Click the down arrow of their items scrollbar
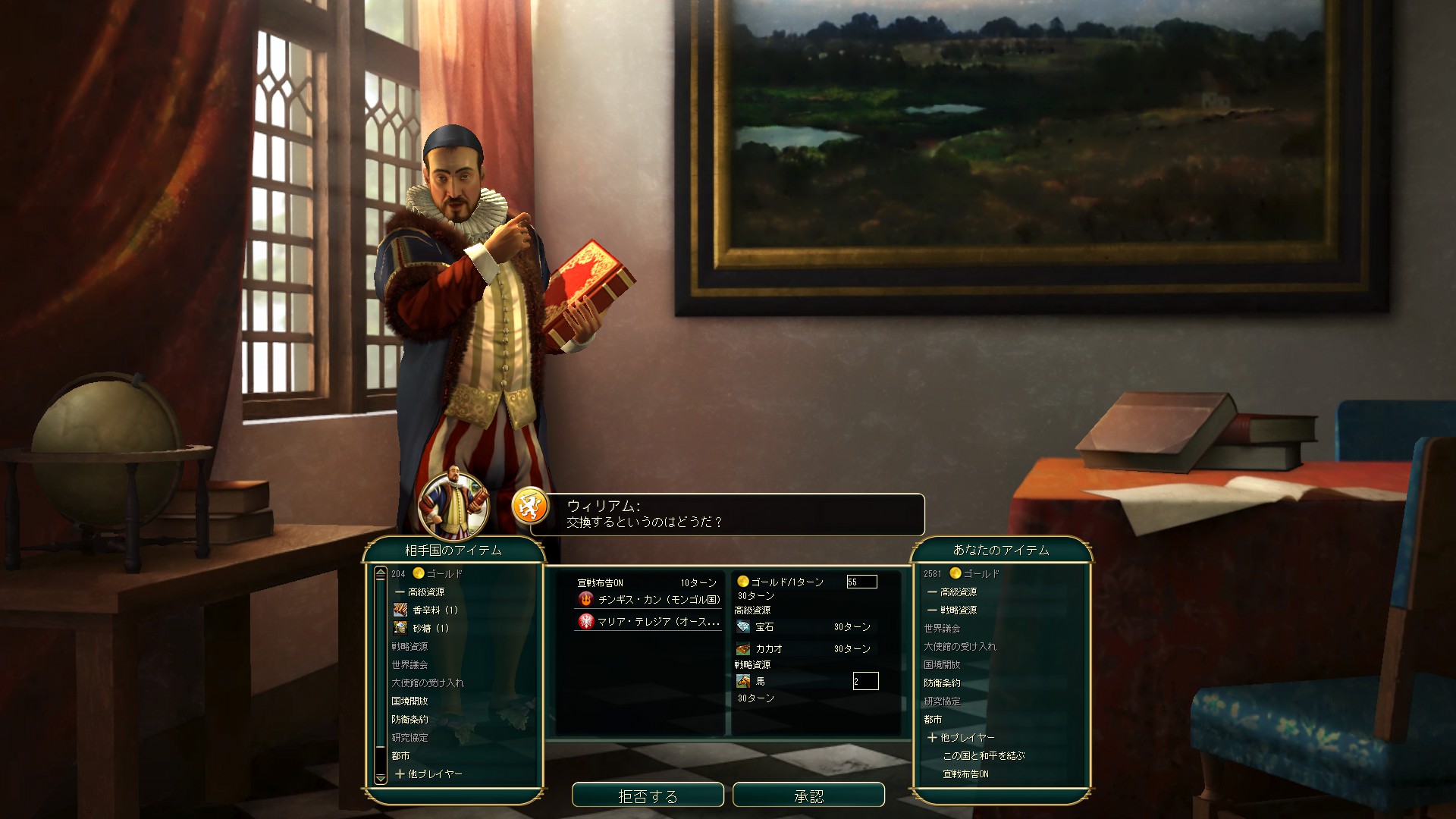This screenshot has width=1456, height=819. point(381,778)
